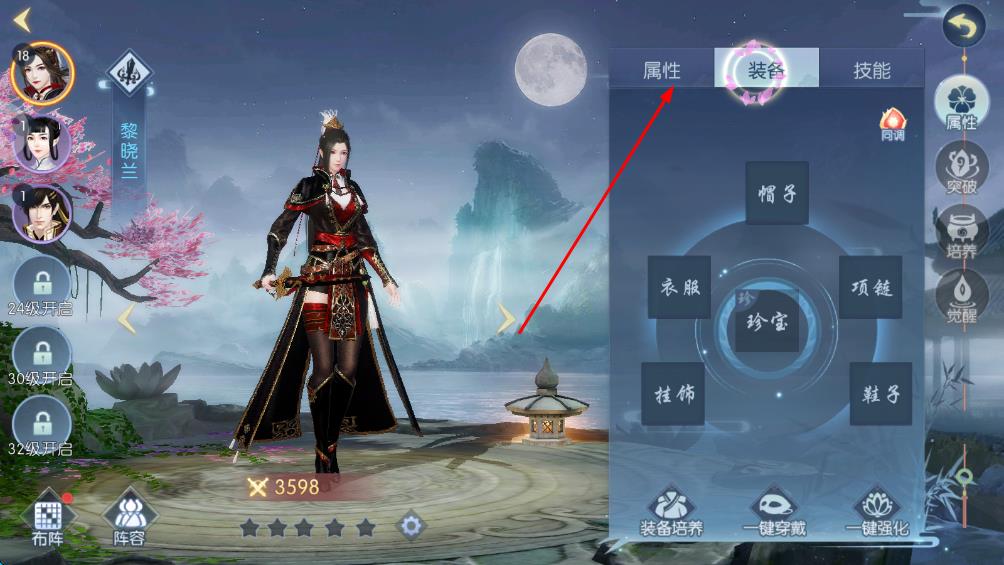Switch to the 属性 tab
Viewport: 1004px width, 565px height.
click(661, 70)
